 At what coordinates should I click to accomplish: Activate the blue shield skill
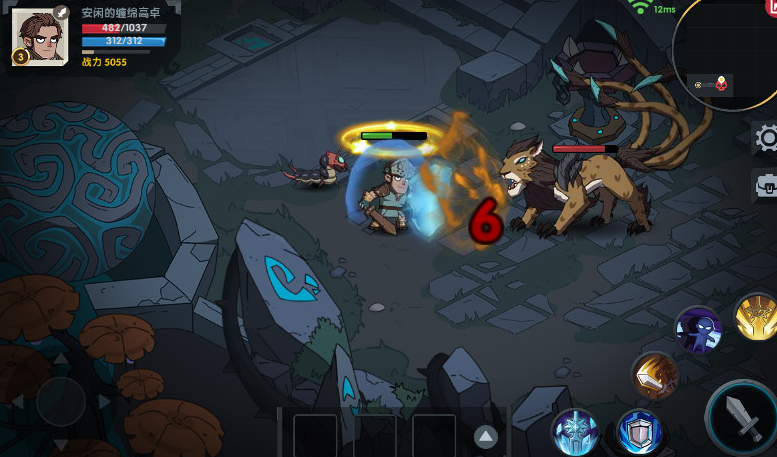(x=638, y=431)
